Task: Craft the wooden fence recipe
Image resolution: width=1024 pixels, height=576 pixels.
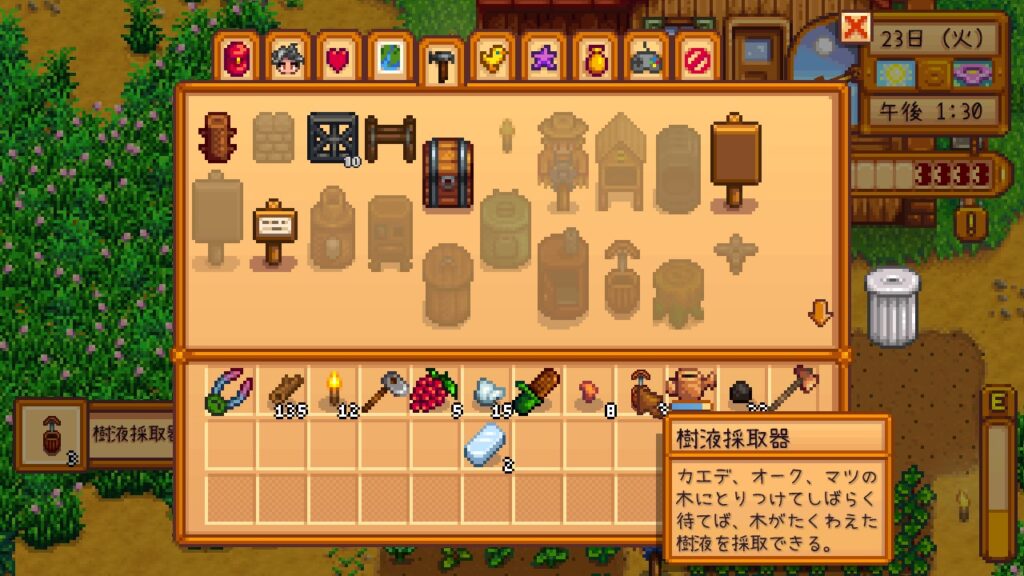Action: (390, 138)
